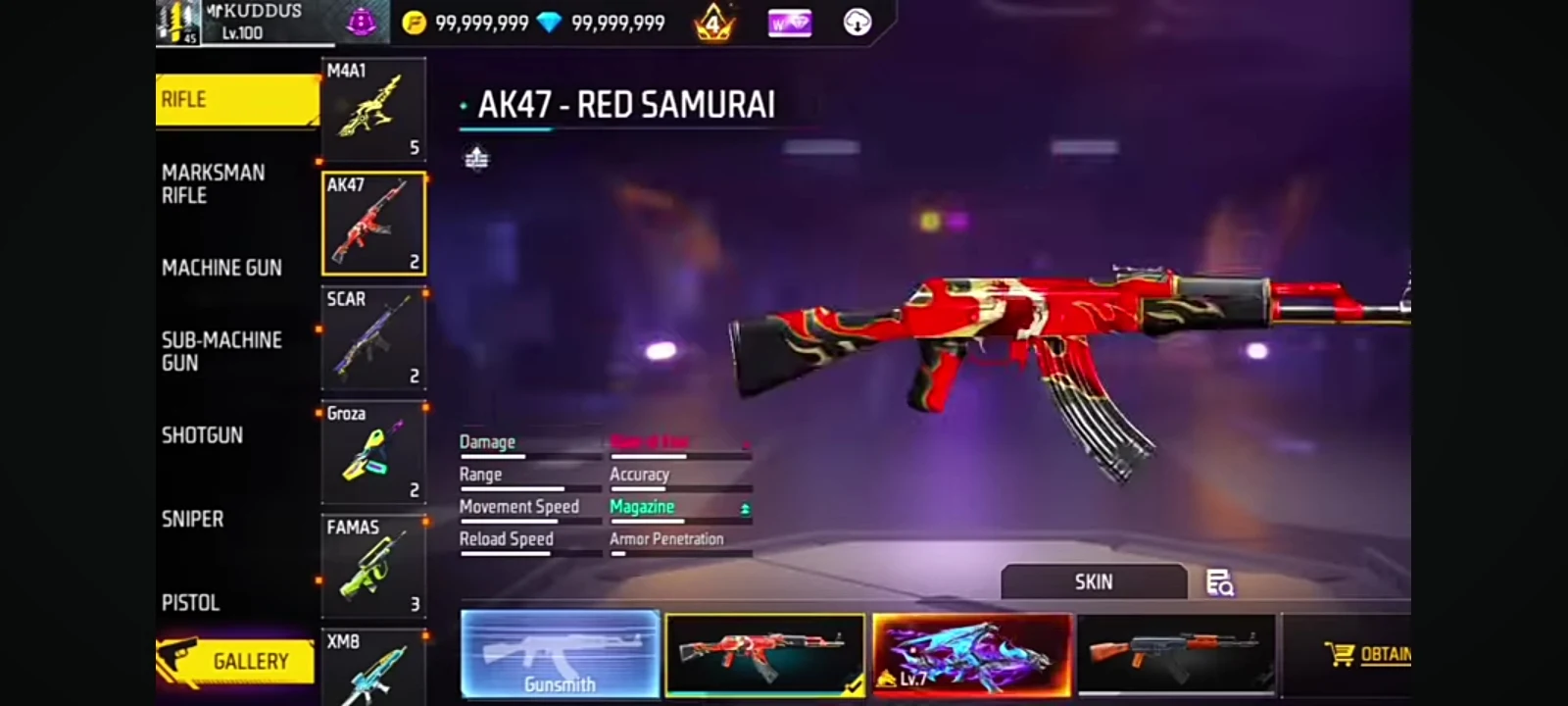The width and height of the screenshot is (1568, 706).
Task: Switch to the Sniper category
Action: click(x=193, y=520)
